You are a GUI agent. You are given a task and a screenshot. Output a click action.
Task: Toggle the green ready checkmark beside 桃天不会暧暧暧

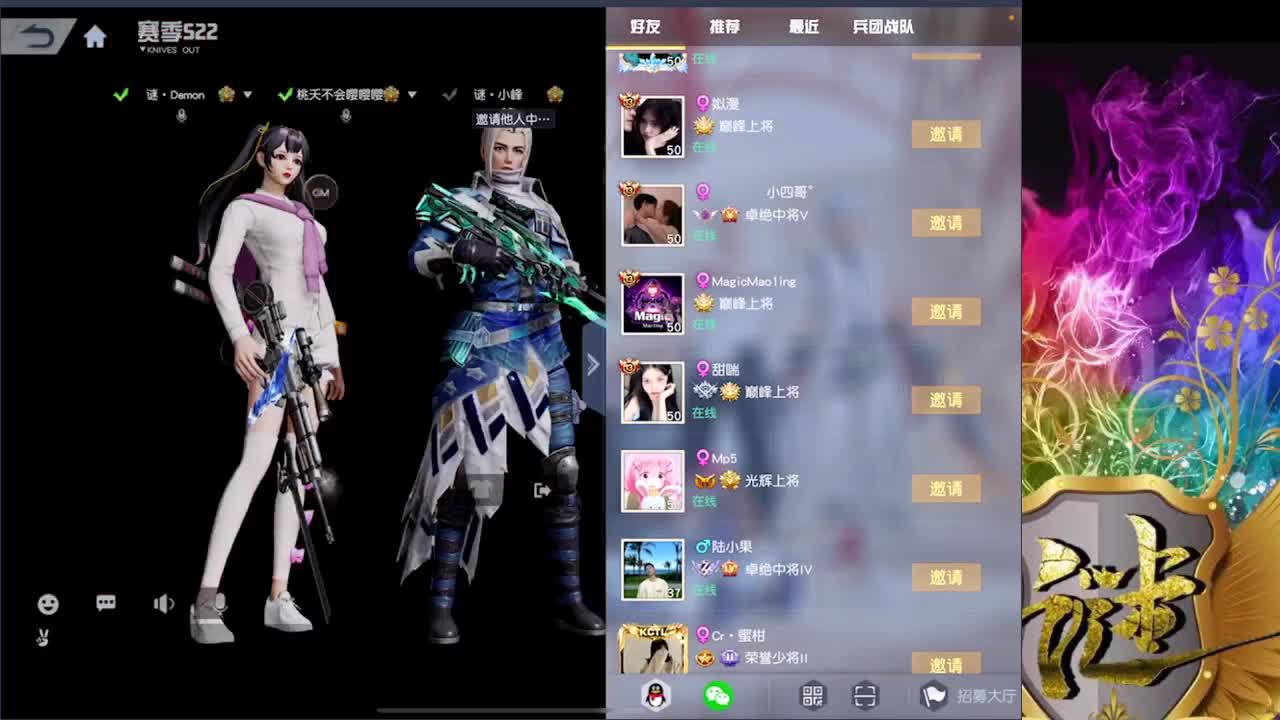coord(285,94)
